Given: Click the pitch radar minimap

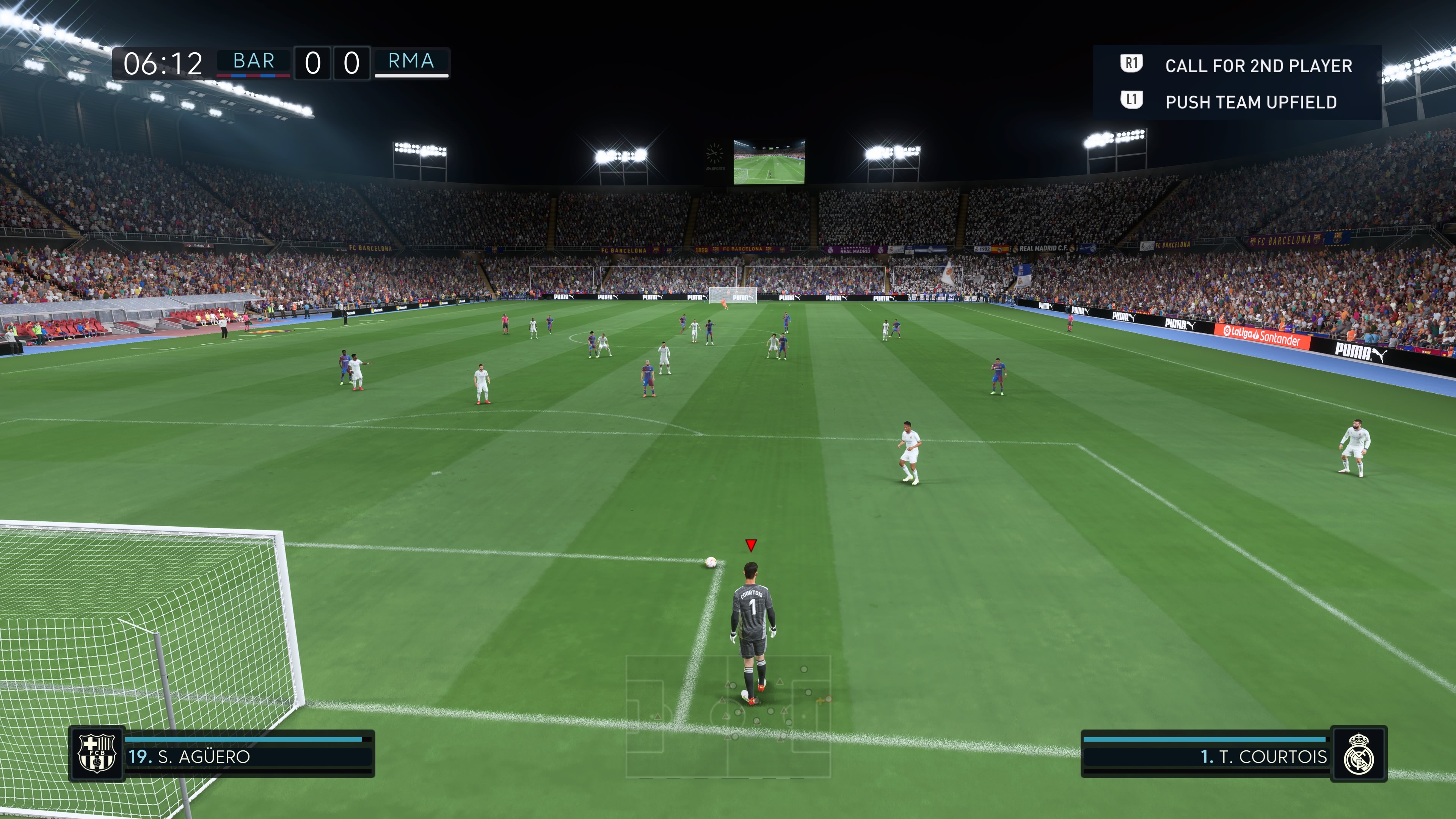Looking at the screenshot, I should (x=728, y=715).
